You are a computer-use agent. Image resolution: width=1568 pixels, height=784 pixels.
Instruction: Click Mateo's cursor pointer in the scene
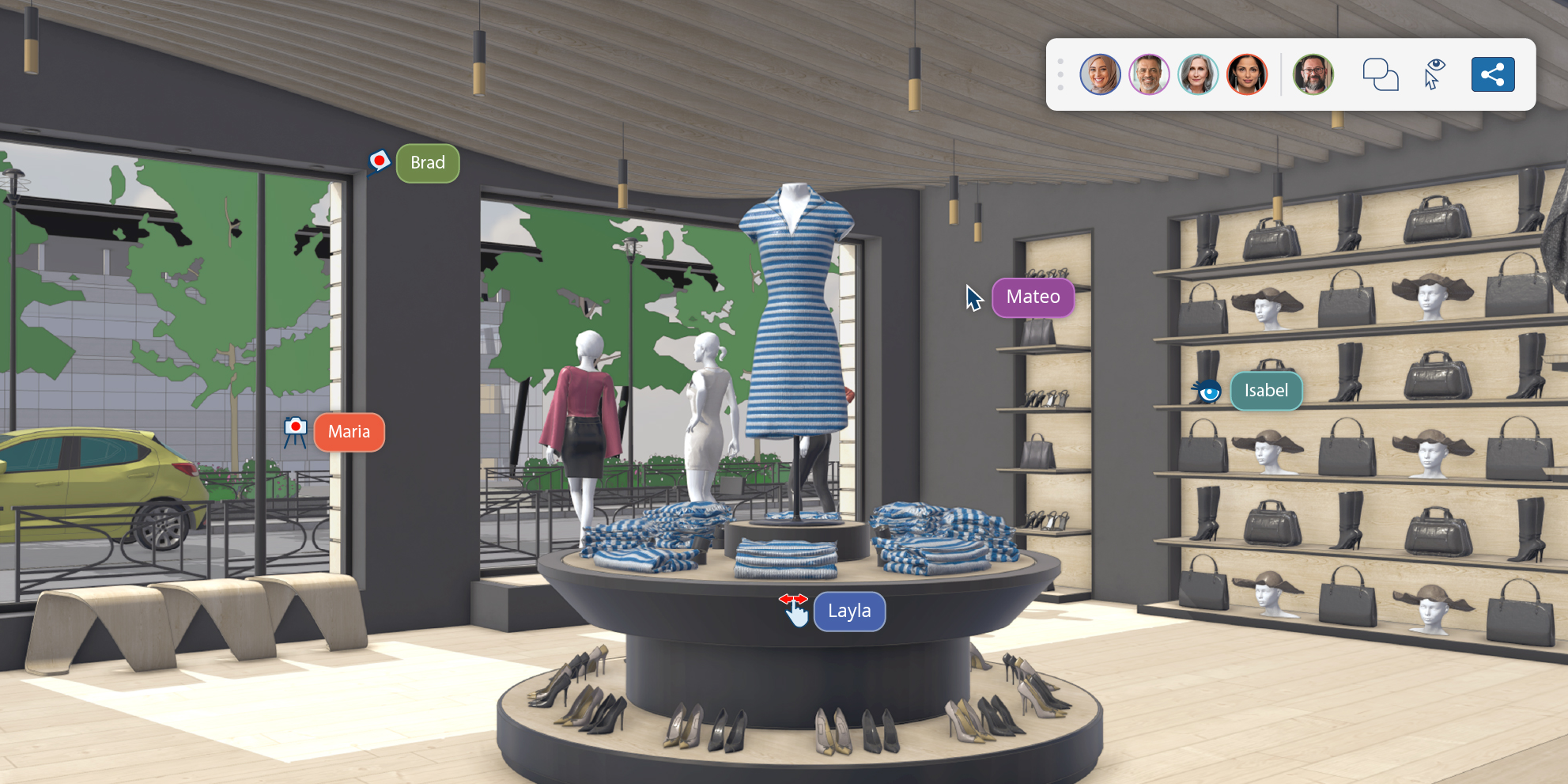click(972, 297)
